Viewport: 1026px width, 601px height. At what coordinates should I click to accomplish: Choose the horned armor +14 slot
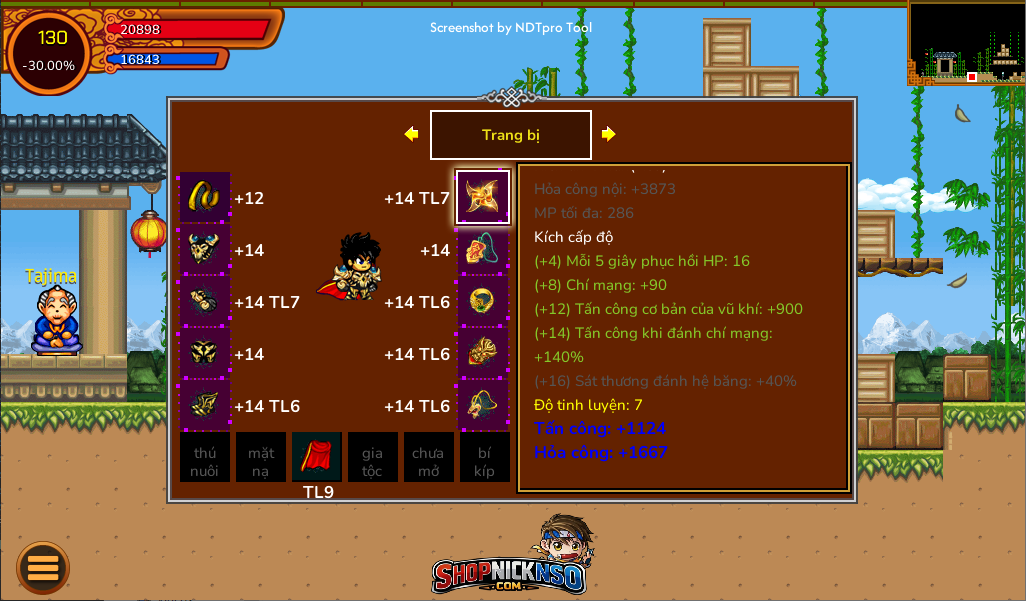click(205, 250)
